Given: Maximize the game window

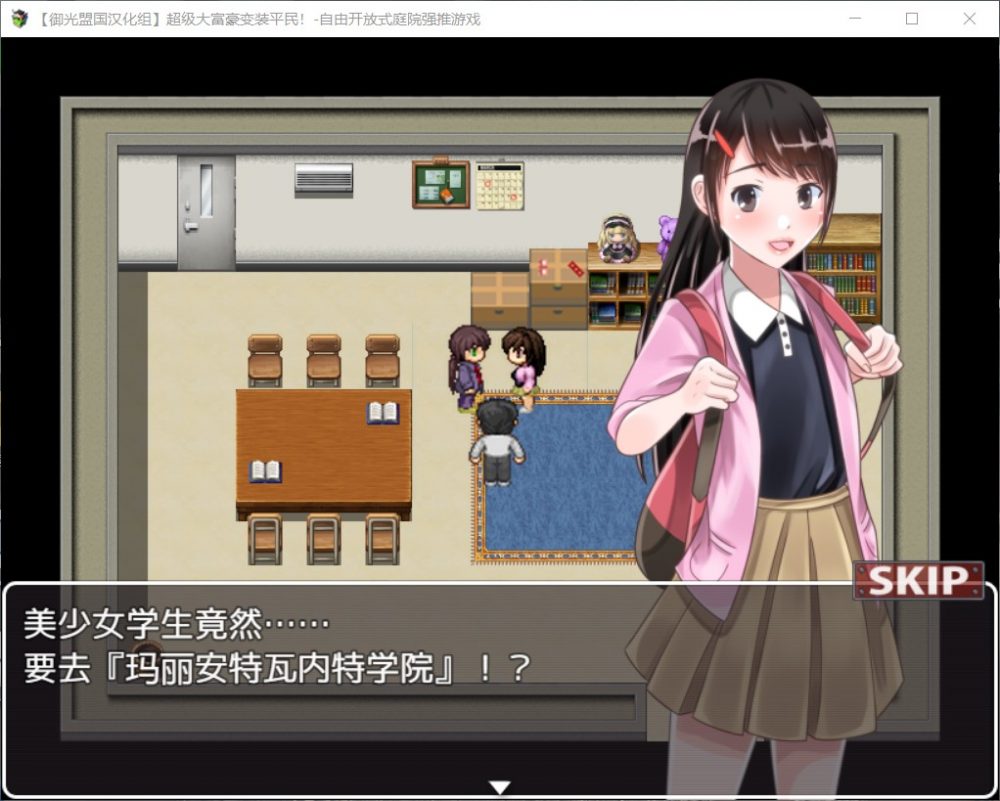Looking at the screenshot, I should [x=912, y=19].
